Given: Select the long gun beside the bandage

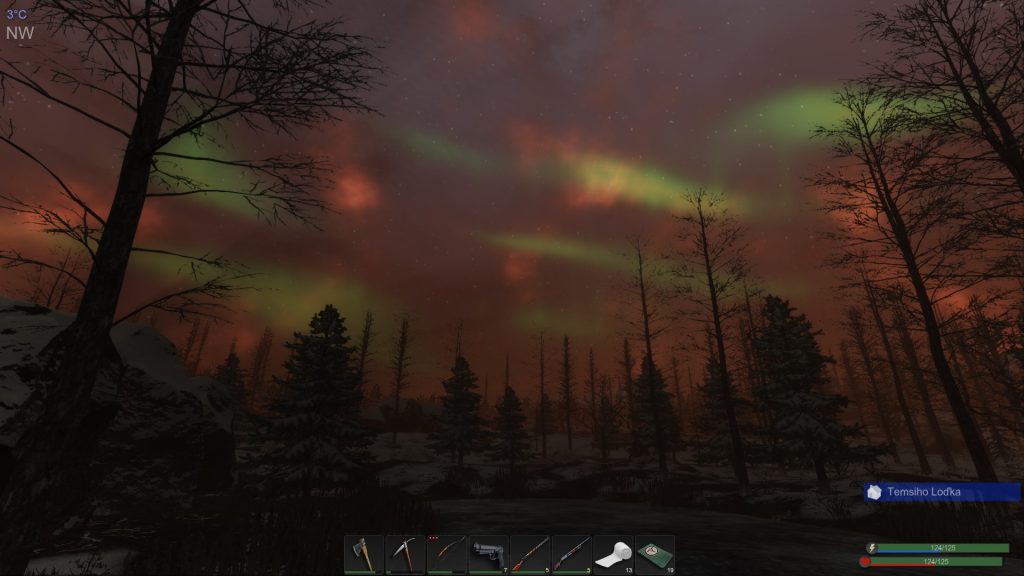Looking at the screenshot, I should coord(572,554).
